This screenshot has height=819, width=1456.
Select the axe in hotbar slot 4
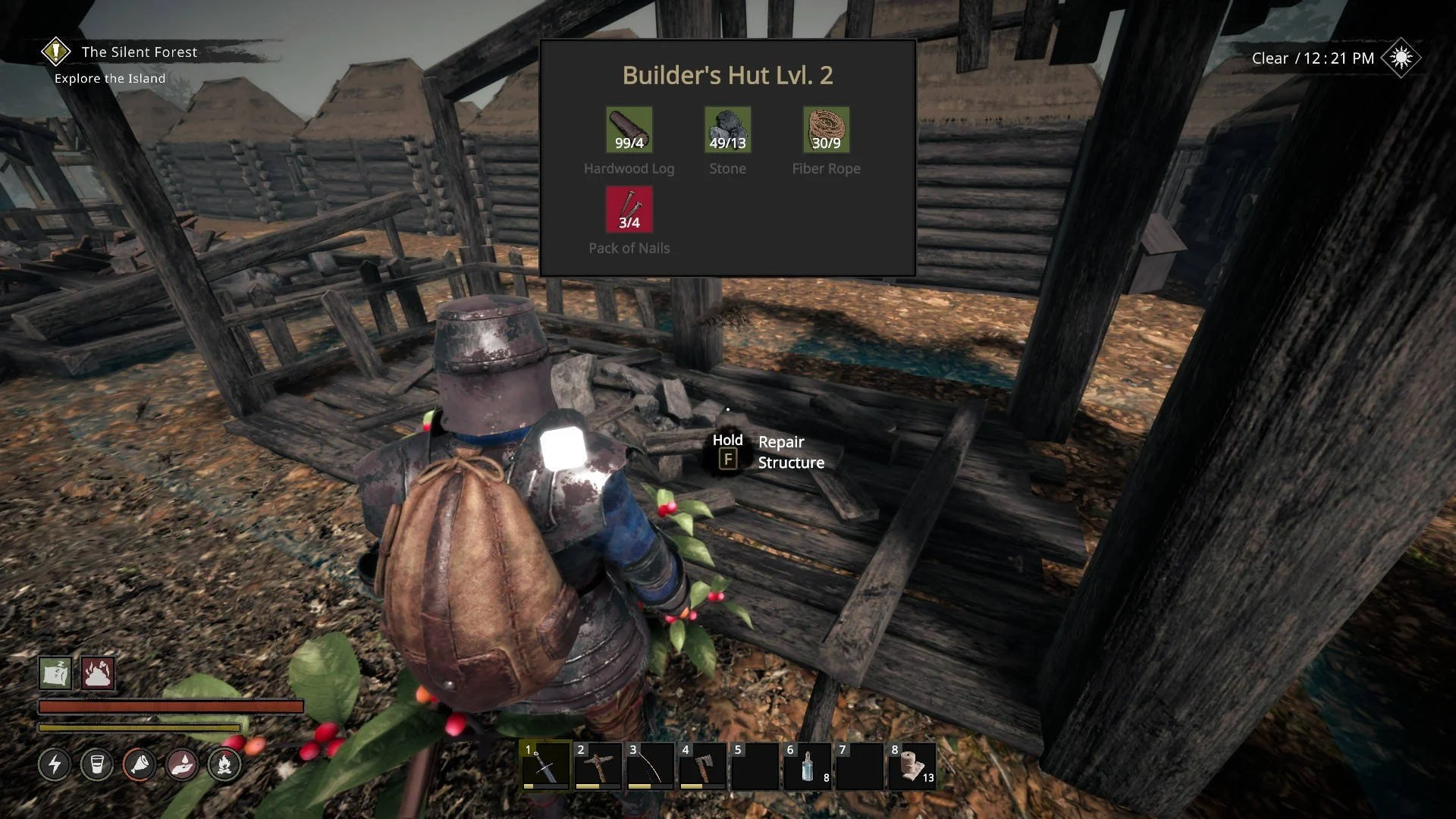click(x=702, y=766)
